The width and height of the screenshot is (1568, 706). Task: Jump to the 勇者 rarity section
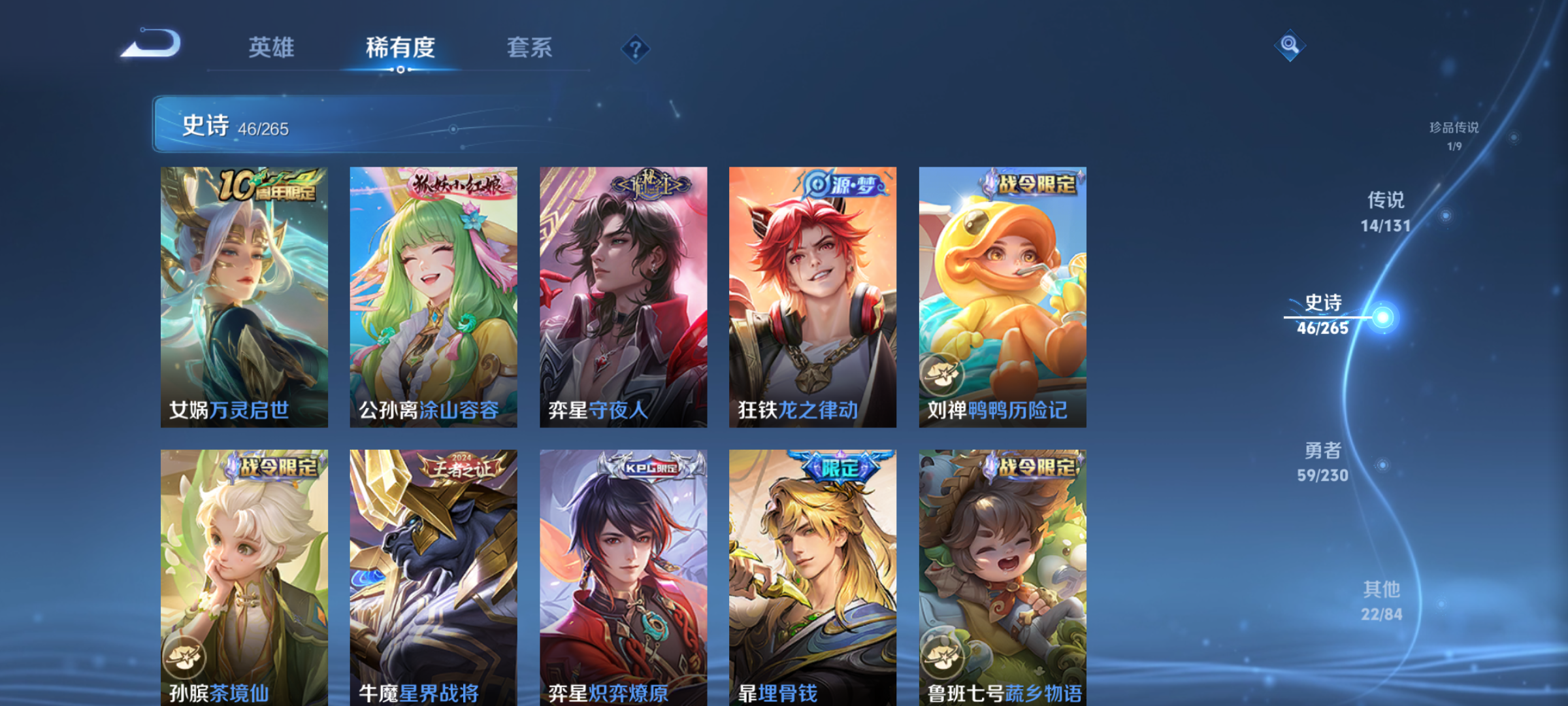pyautogui.click(x=1323, y=462)
